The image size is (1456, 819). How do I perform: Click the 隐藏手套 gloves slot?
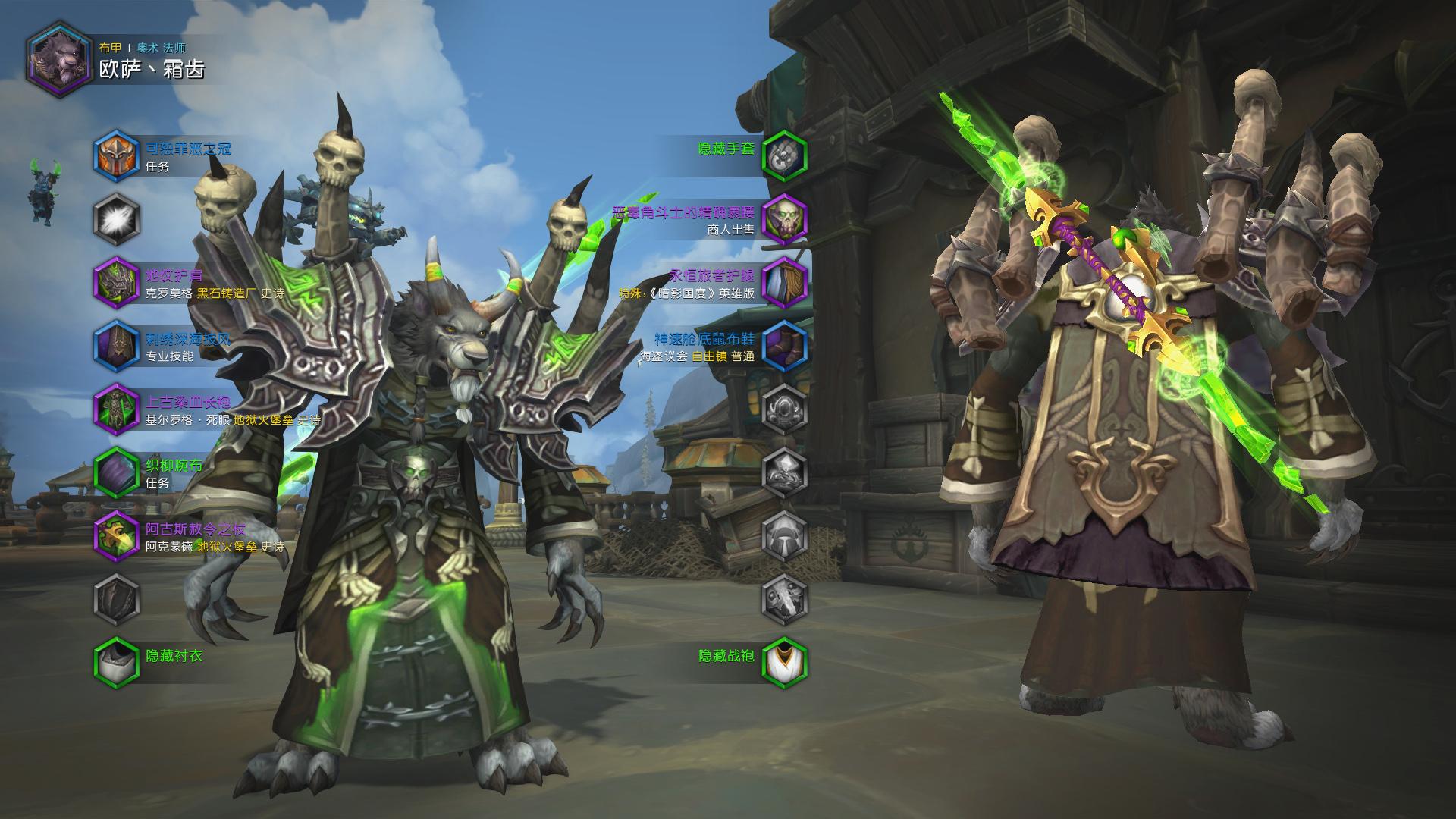coord(784,155)
